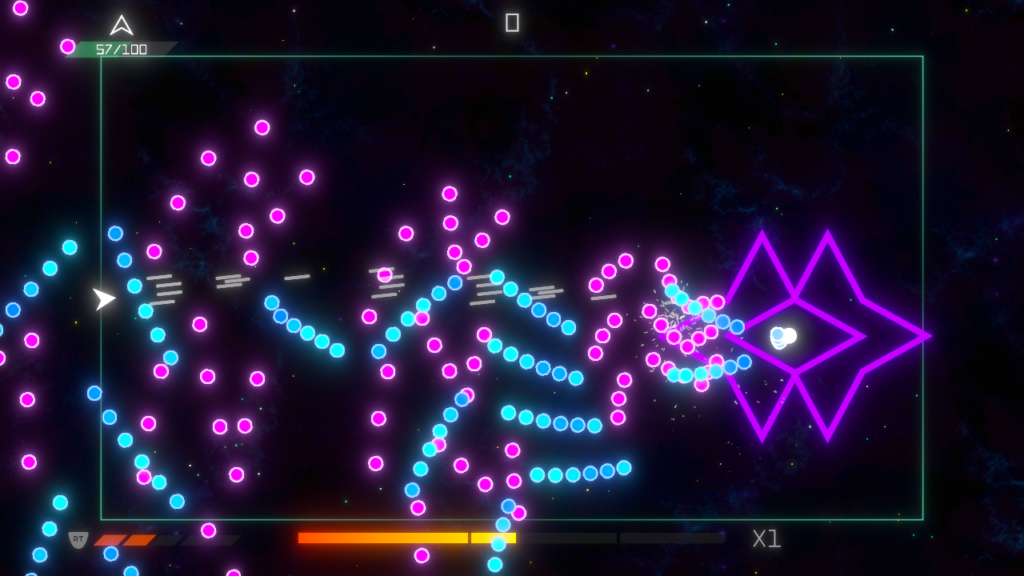1024x576 pixels.
Task: Select the small white rectangle HUD indicator
Action: (x=512, y=22)
